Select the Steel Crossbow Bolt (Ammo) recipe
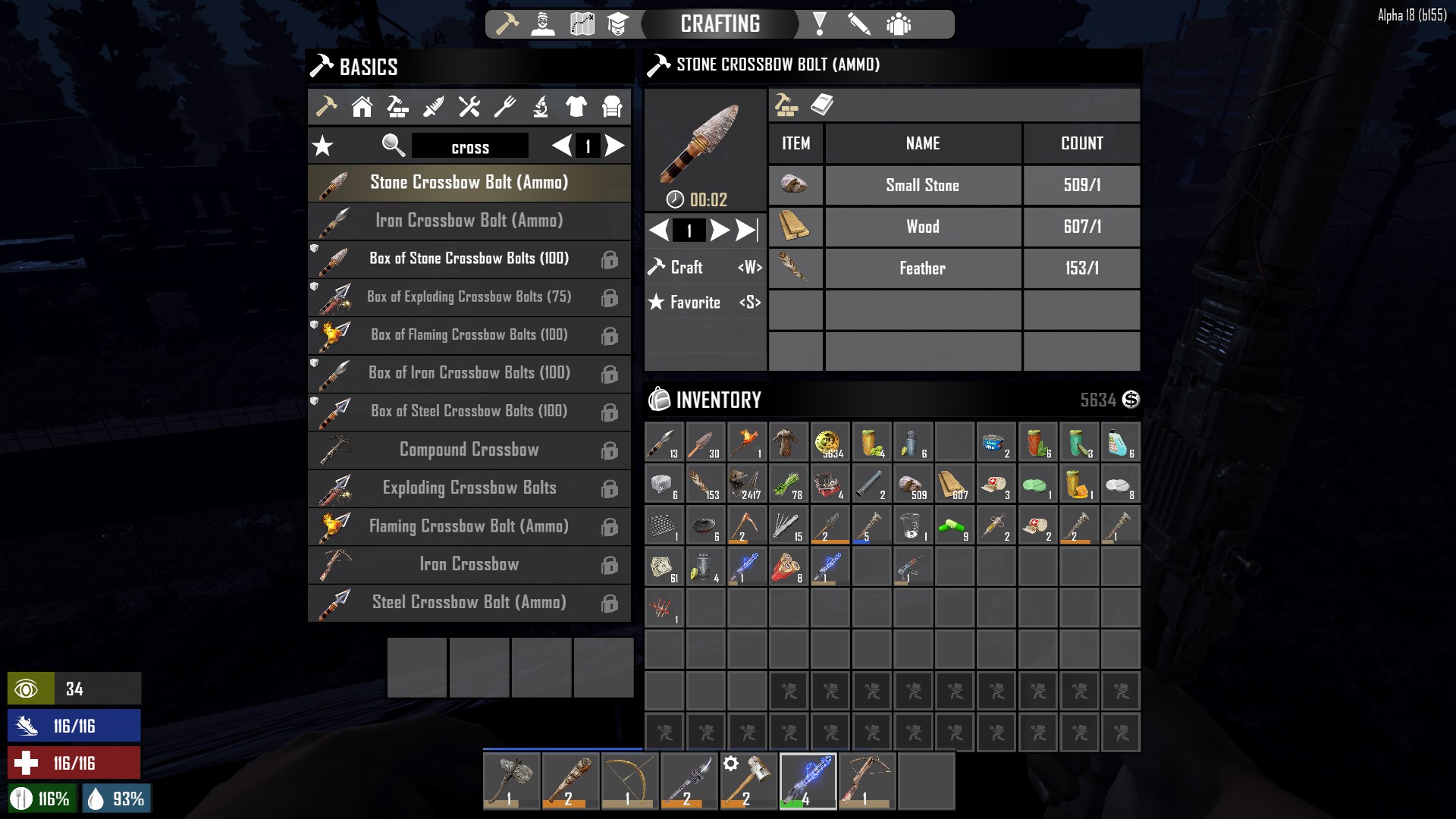 pyautogui.click(x=469, y=602)
